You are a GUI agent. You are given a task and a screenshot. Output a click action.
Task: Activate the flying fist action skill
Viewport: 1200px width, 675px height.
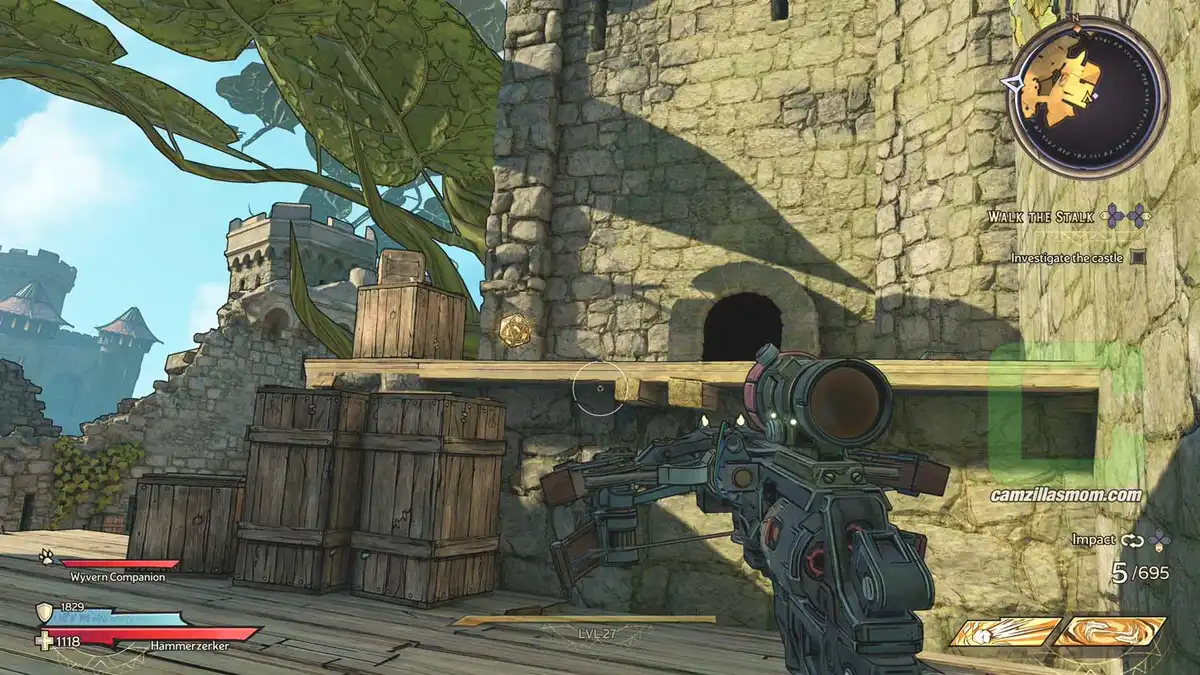click(x=1005, y=632)
